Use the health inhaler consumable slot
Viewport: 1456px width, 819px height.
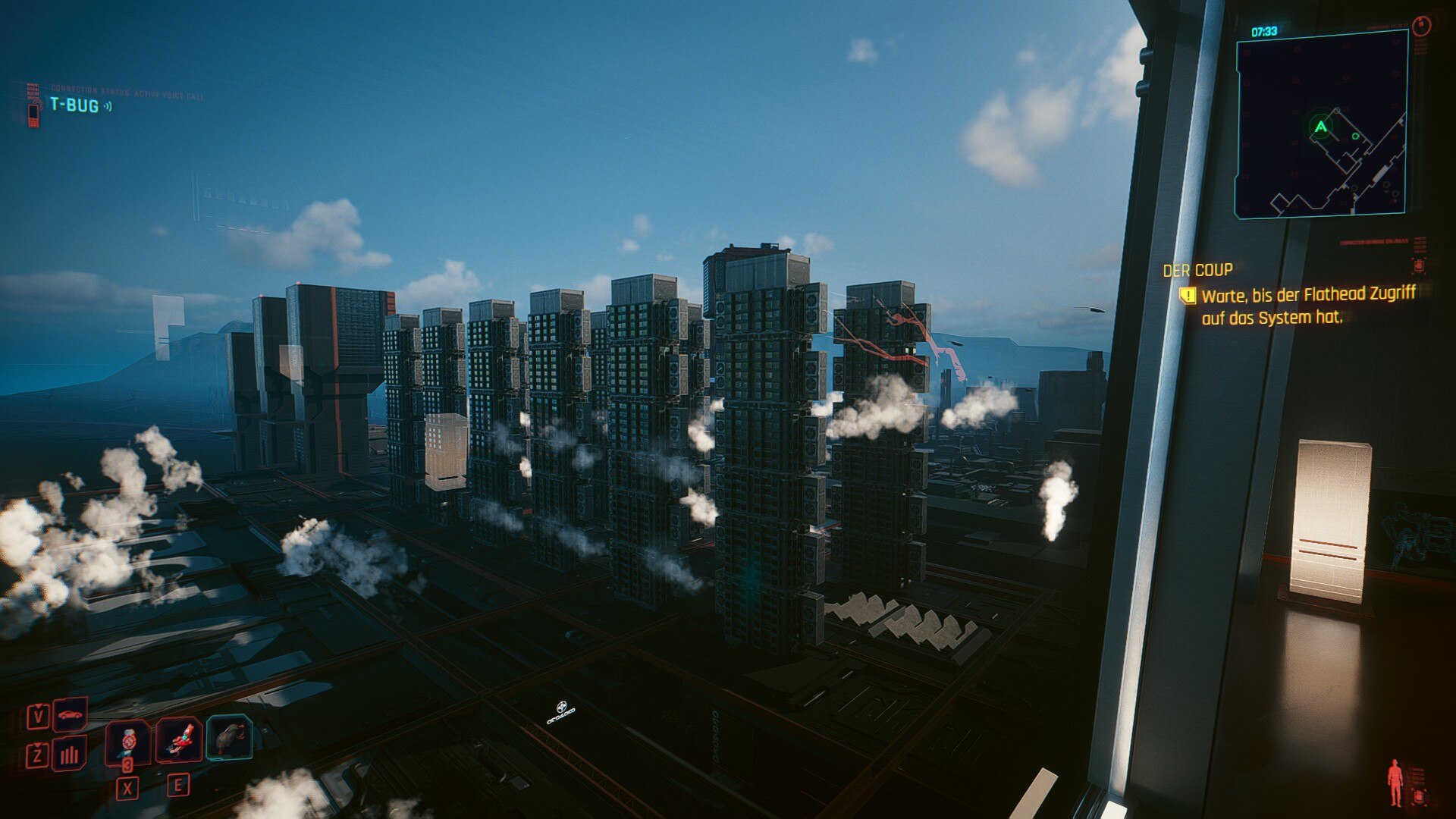tap(127, 741)
